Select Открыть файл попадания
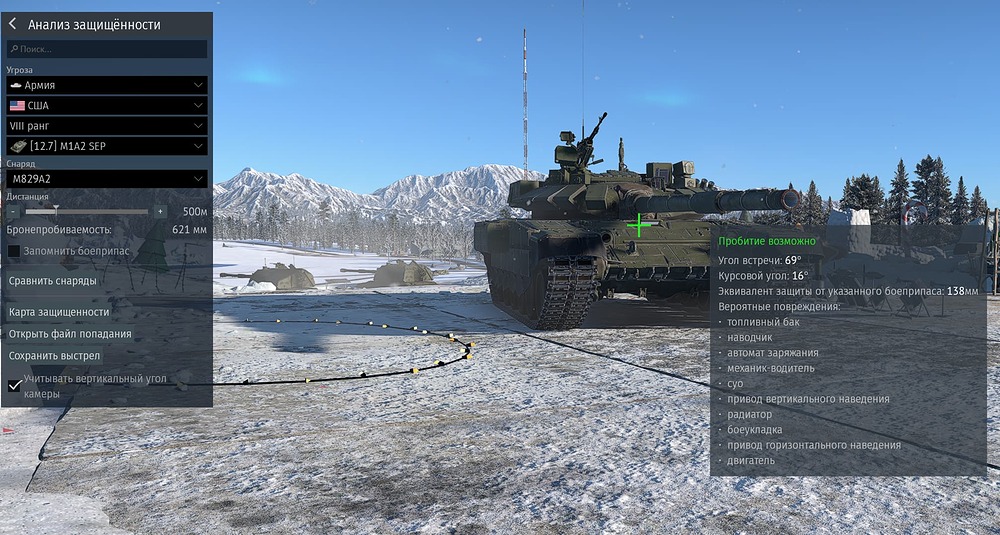This screenshot has width=1000, height=535. [x=70, y=334]
